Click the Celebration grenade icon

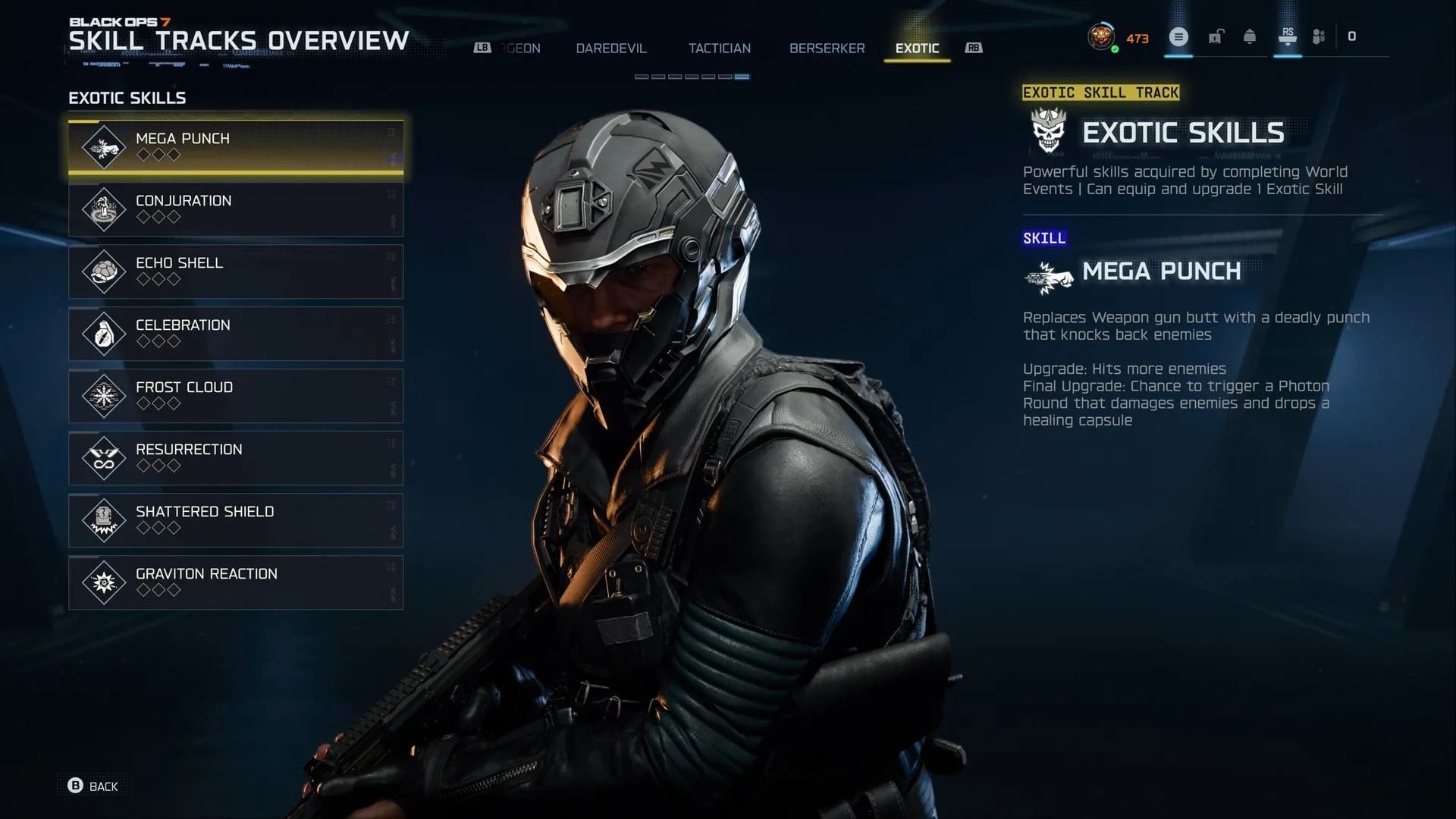click(x=104, y=332)
